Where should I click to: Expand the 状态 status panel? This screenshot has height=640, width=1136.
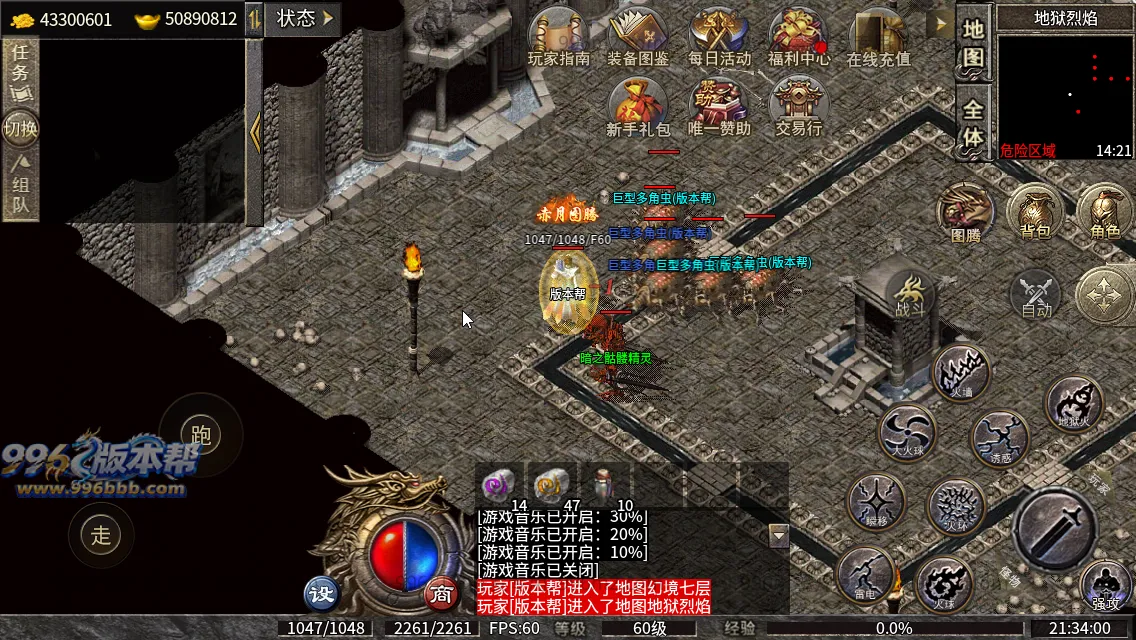pos(302,18)
